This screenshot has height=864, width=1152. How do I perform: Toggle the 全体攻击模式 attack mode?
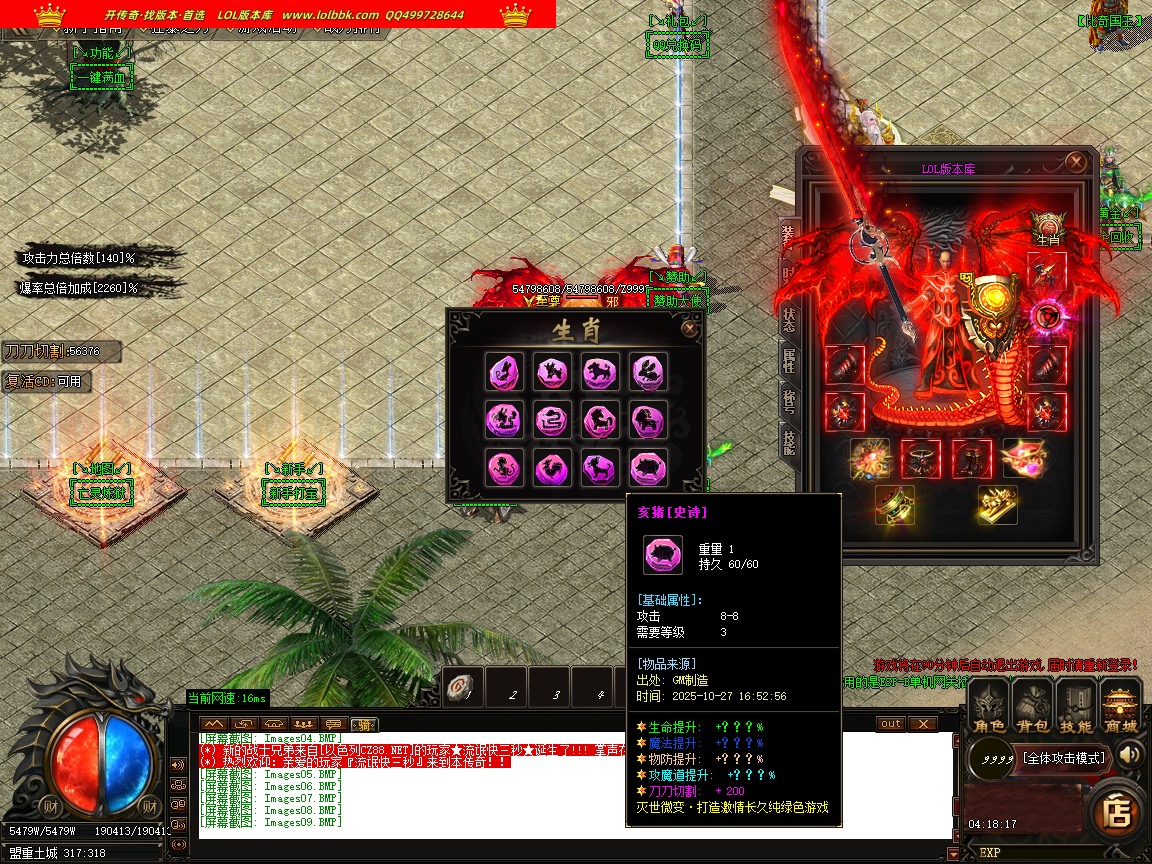click(1064, 758)
